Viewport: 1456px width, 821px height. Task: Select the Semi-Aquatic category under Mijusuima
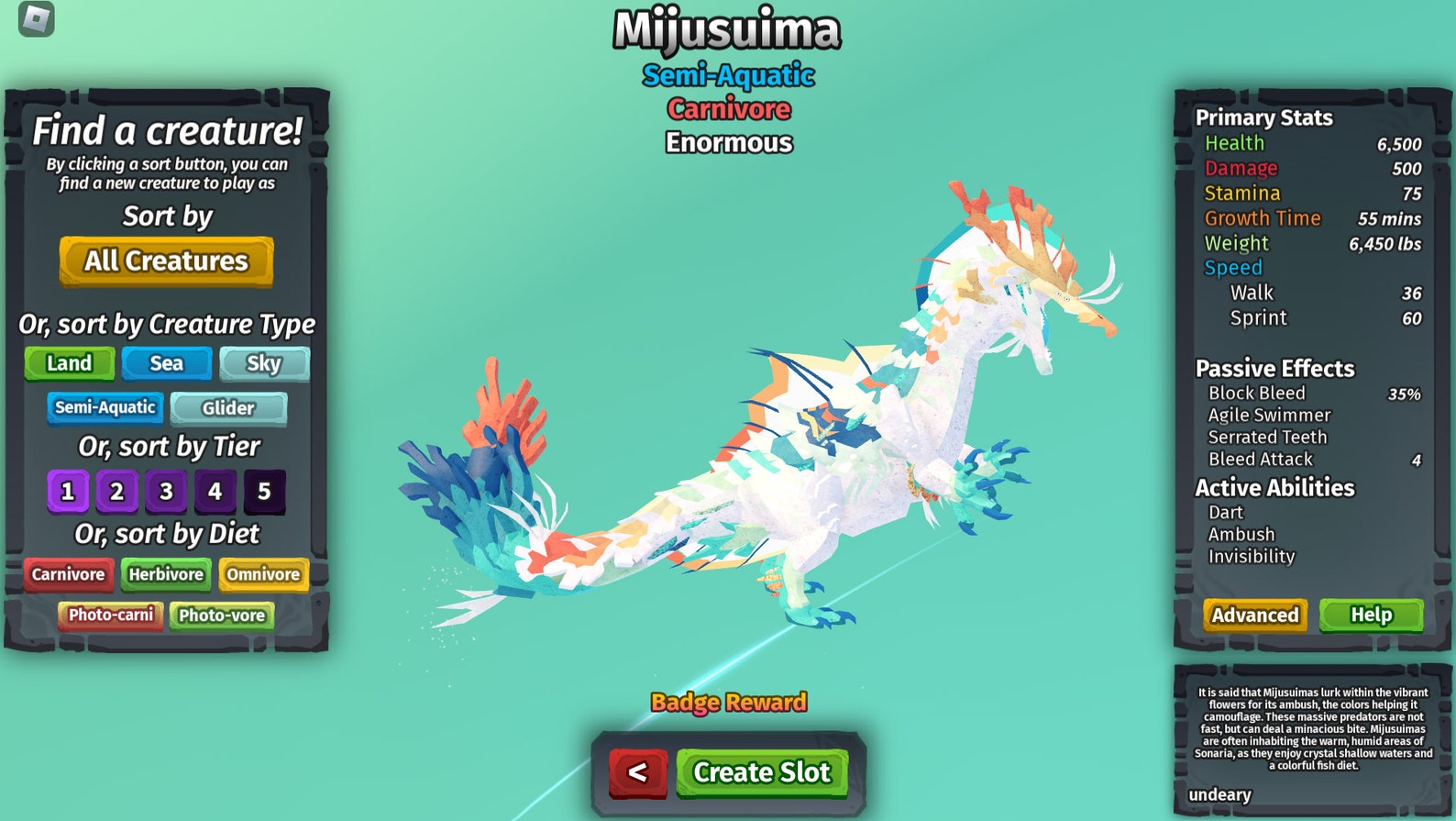click(x=727, y=76)
